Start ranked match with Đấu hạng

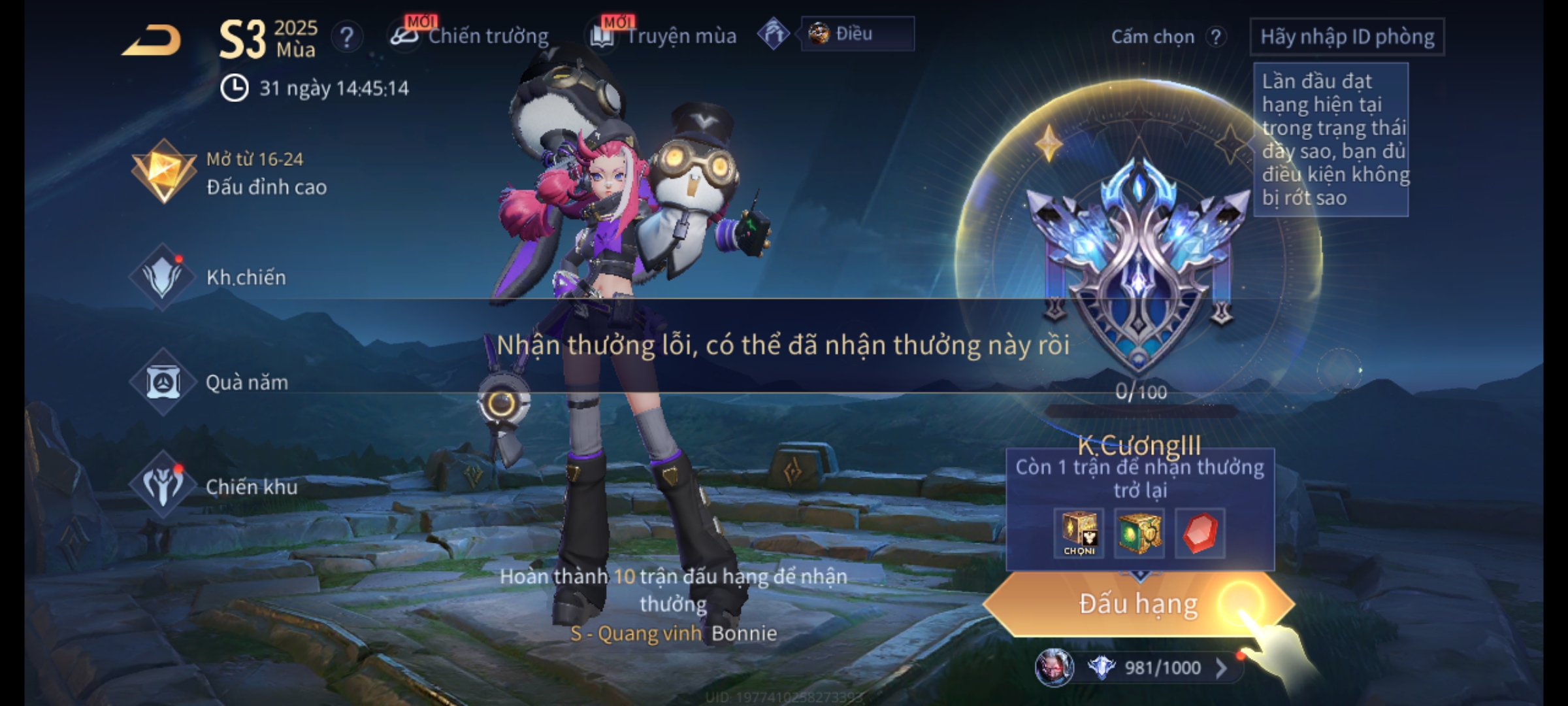pos(1138,604)
